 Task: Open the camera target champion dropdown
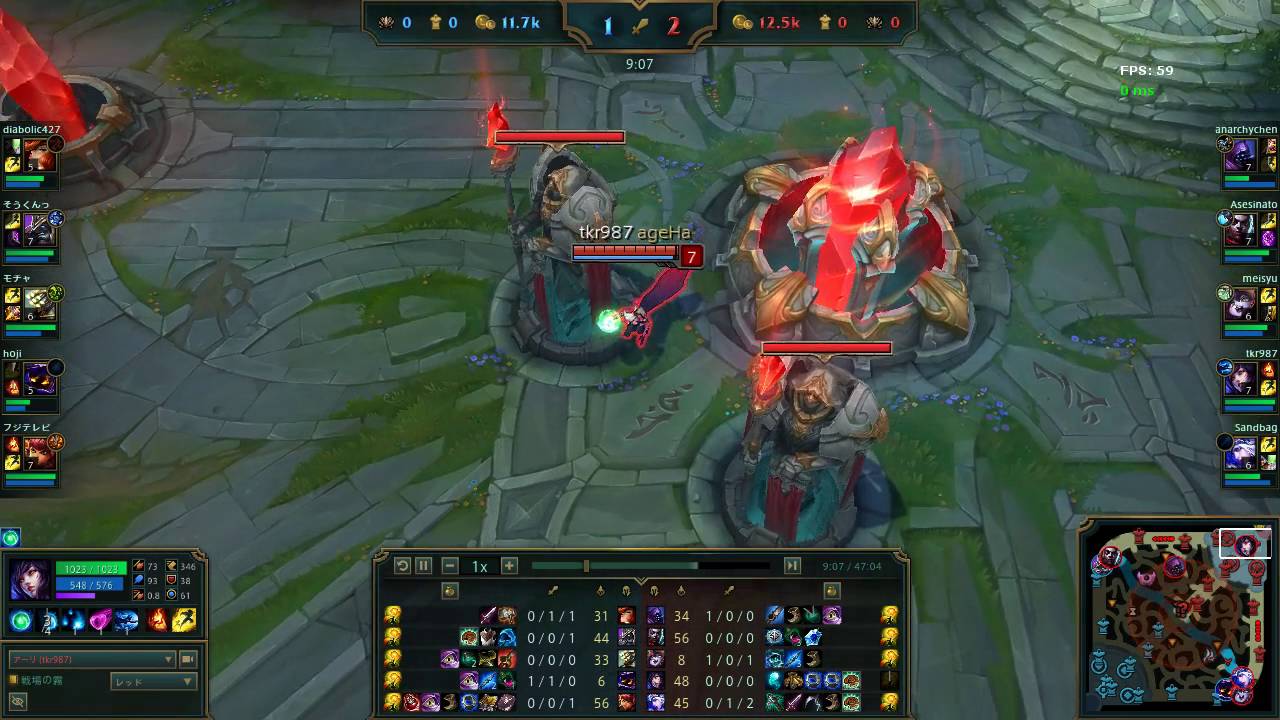(92, 660)
